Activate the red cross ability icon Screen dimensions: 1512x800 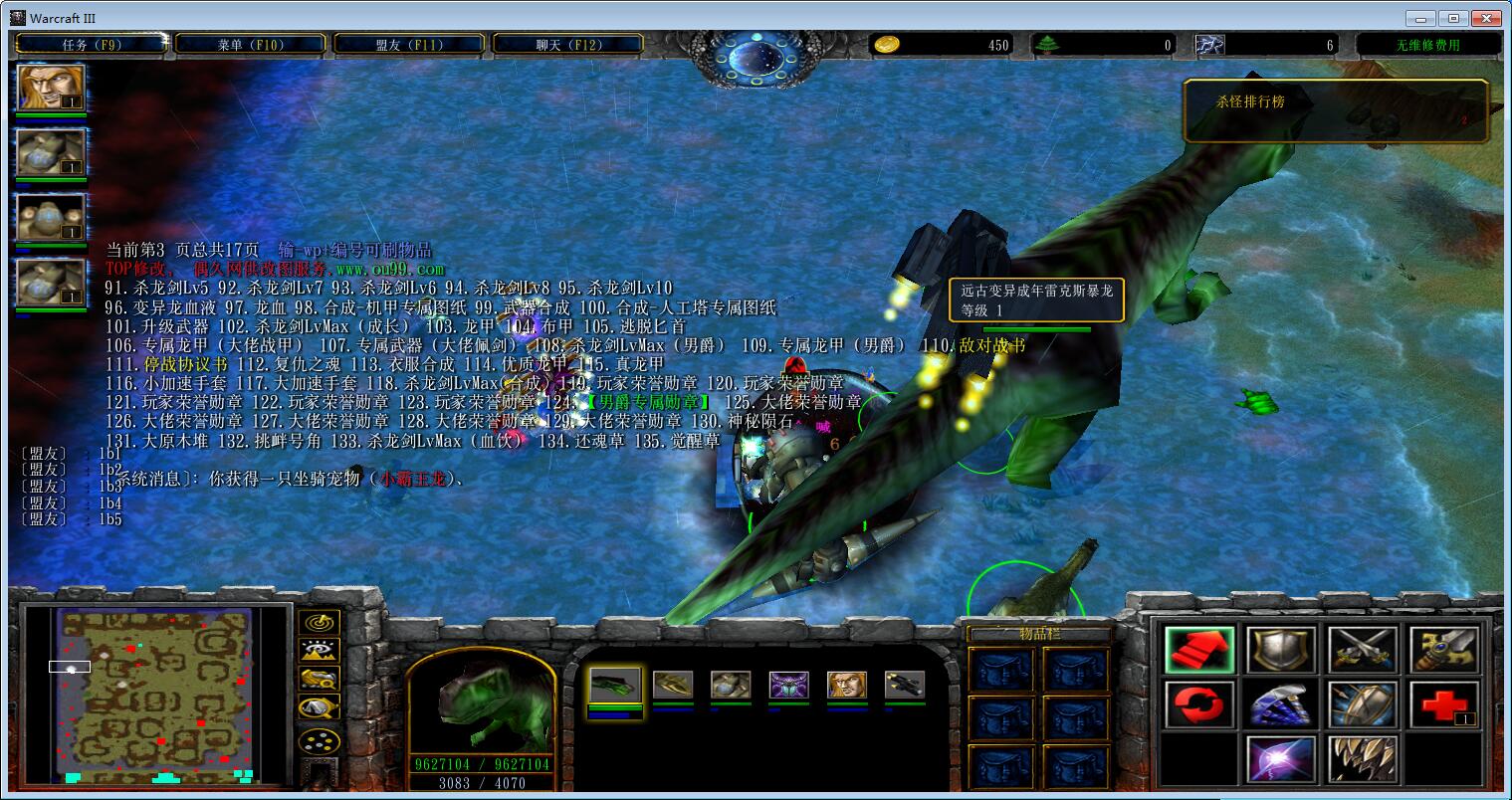tap(1444, 704)
